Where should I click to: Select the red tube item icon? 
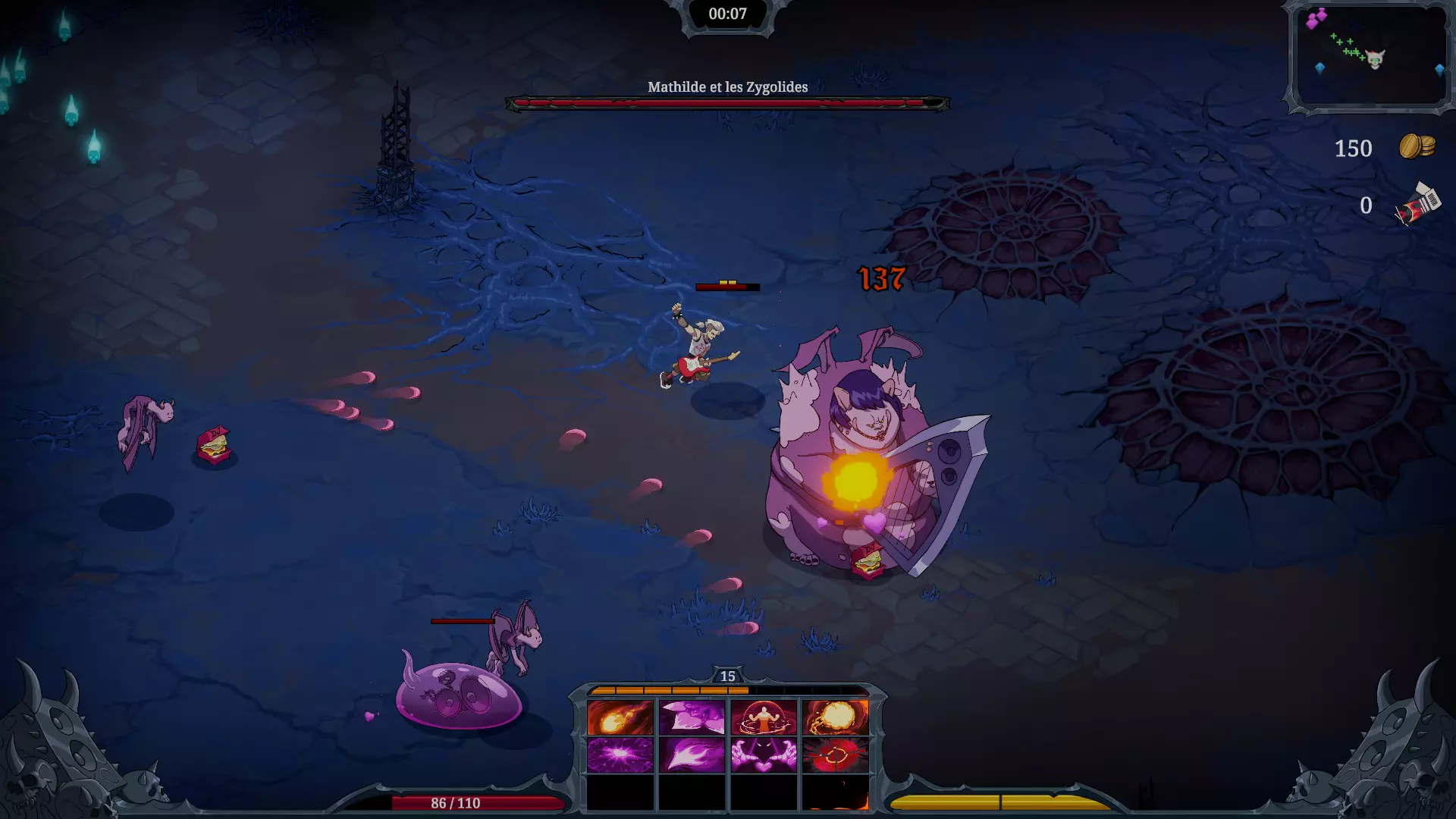[1418, 204]
